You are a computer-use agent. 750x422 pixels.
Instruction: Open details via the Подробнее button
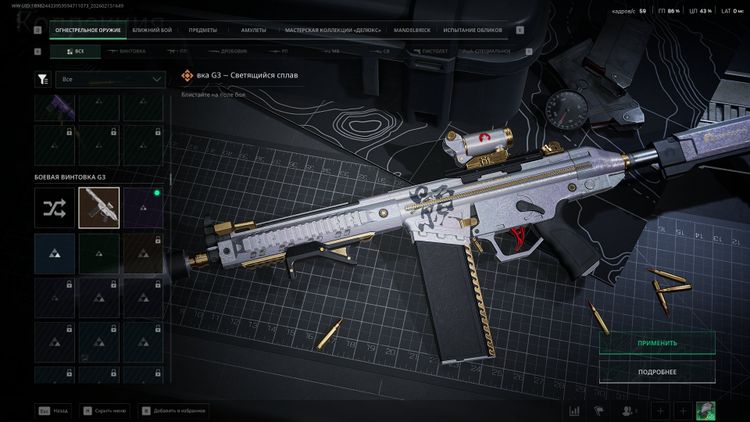[x=657, y=372]
